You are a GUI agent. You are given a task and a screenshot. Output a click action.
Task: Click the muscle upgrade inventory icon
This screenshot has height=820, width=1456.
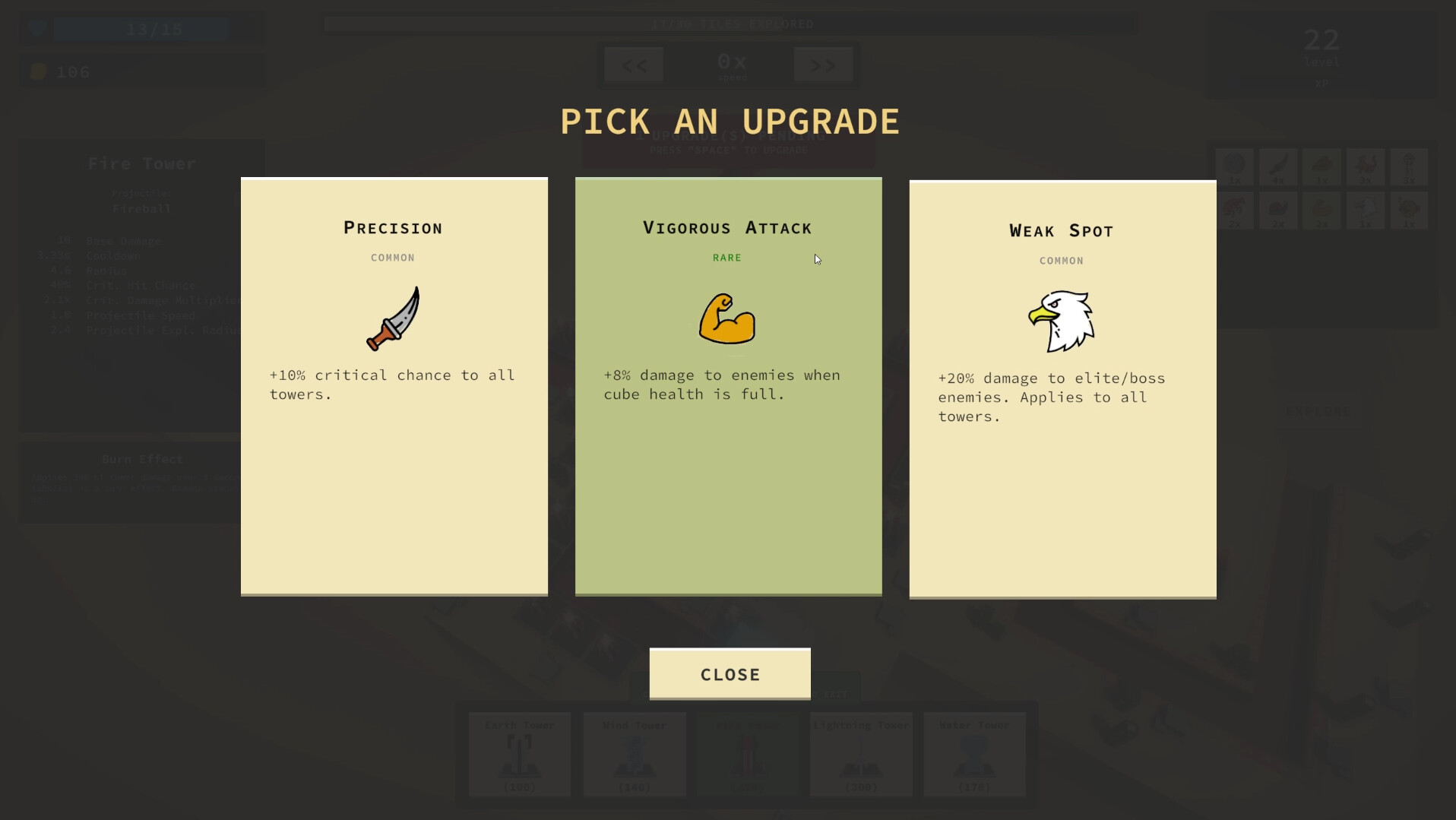tap(1322, 211)
